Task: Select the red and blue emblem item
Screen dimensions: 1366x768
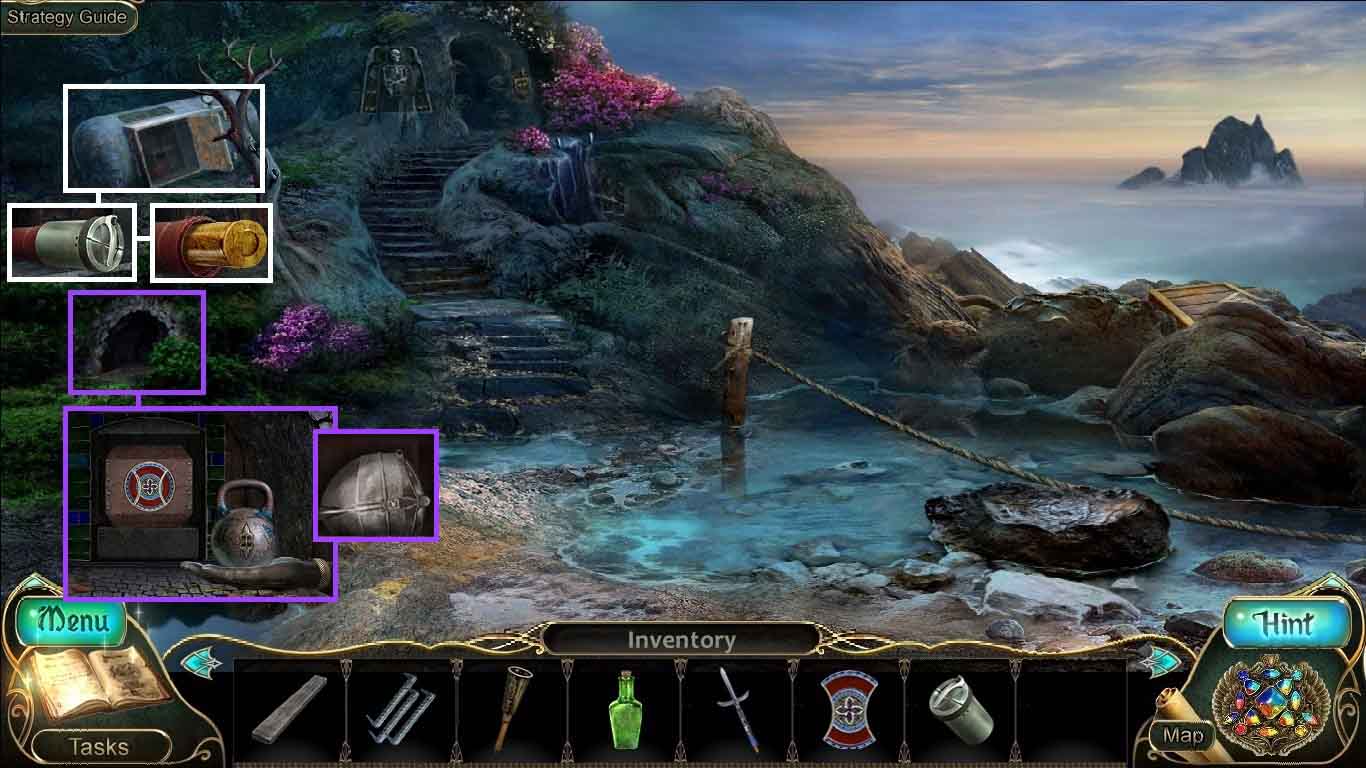Action: [x=848, y=709]
